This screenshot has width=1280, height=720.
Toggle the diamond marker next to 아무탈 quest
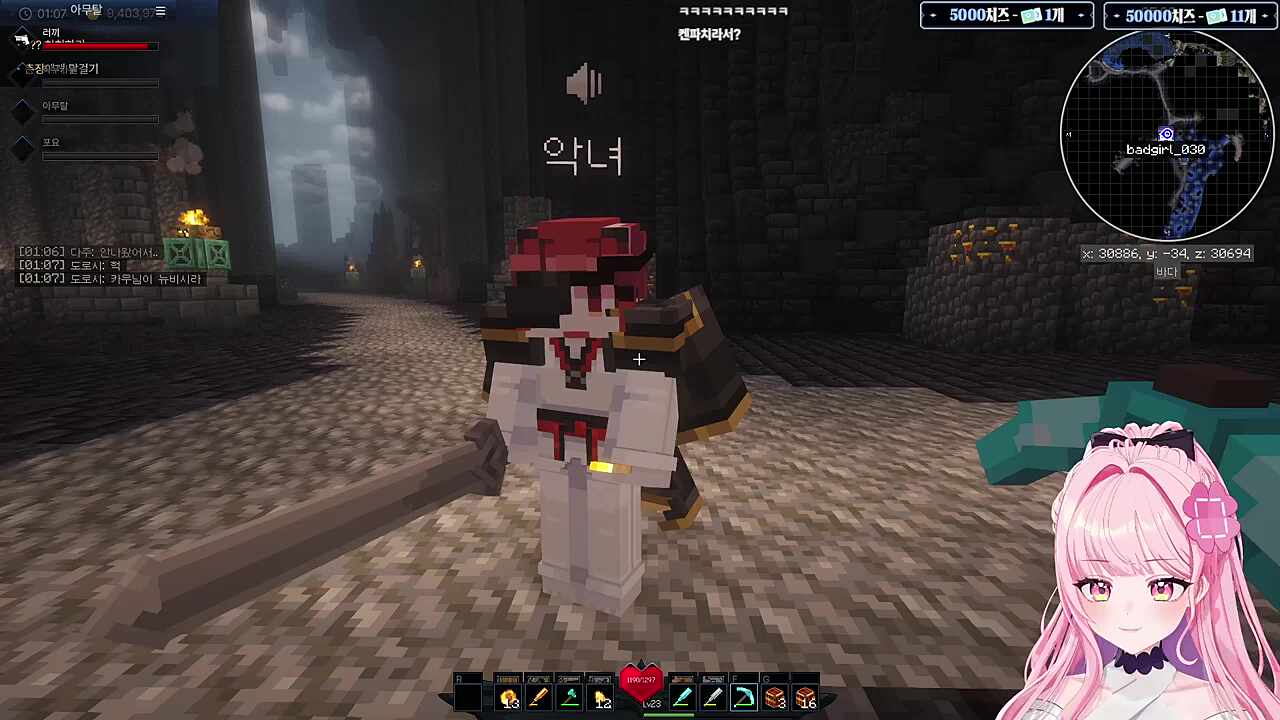coord(23,112)
